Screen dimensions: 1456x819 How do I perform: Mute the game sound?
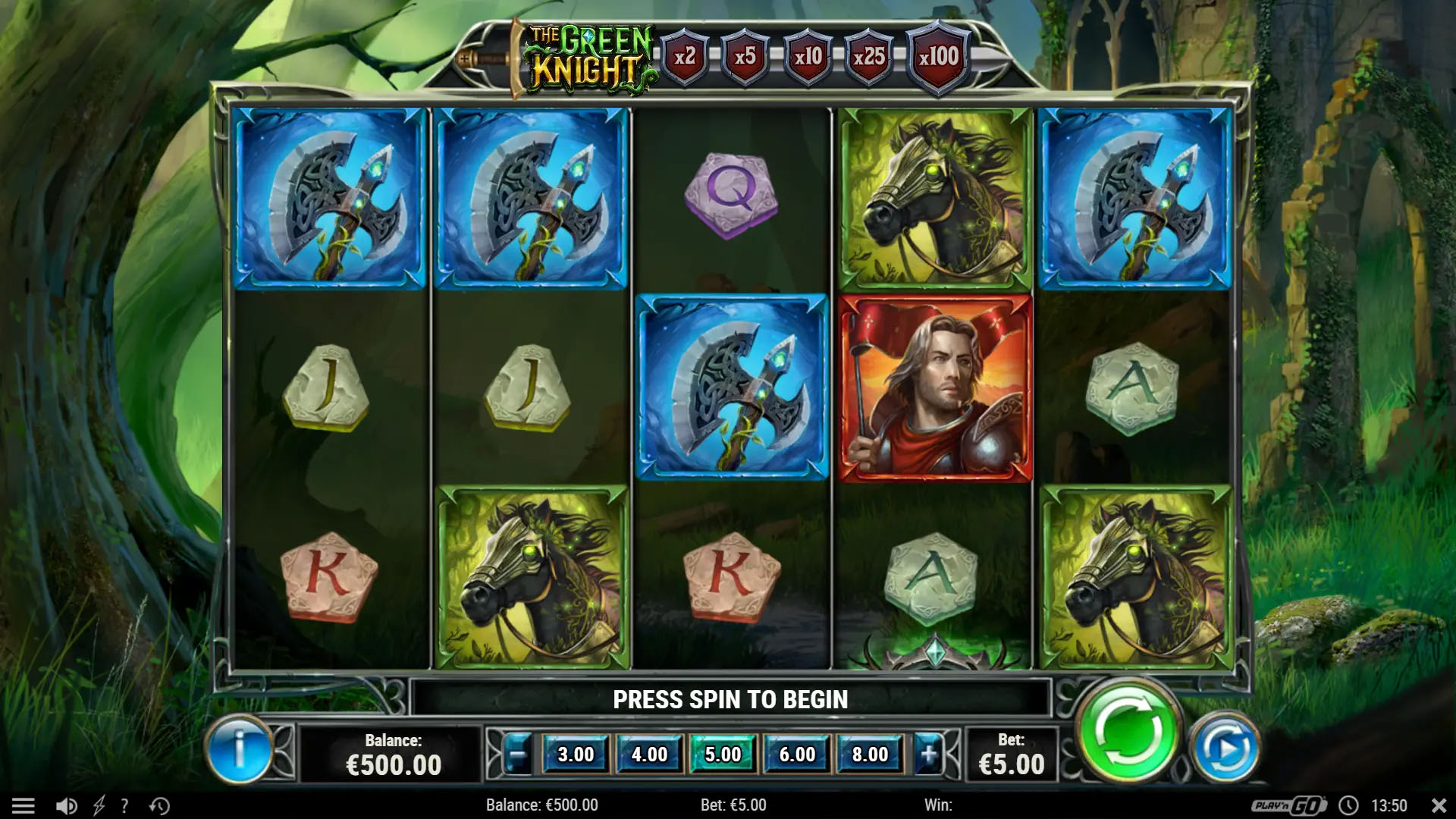67,805
